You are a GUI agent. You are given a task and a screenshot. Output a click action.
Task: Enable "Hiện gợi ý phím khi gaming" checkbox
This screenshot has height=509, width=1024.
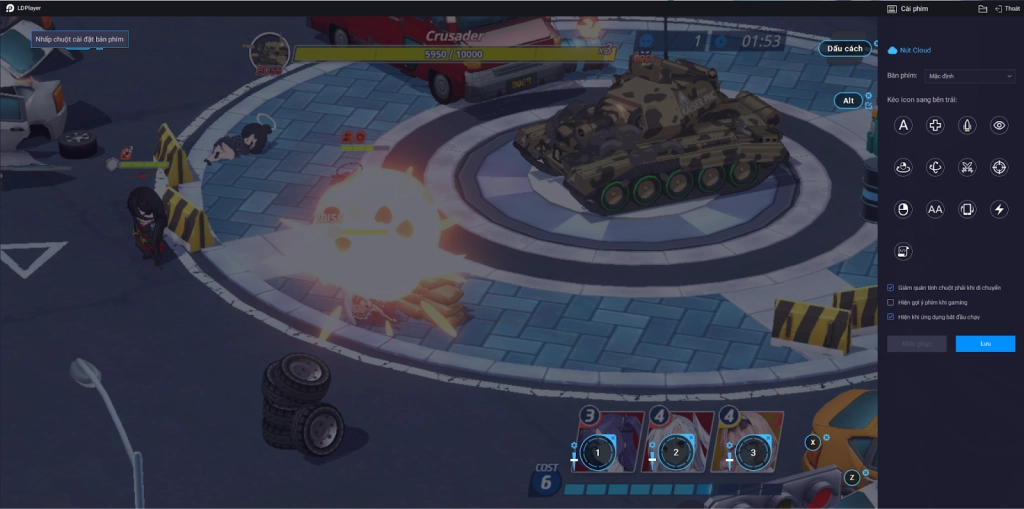tap(891, 302)
